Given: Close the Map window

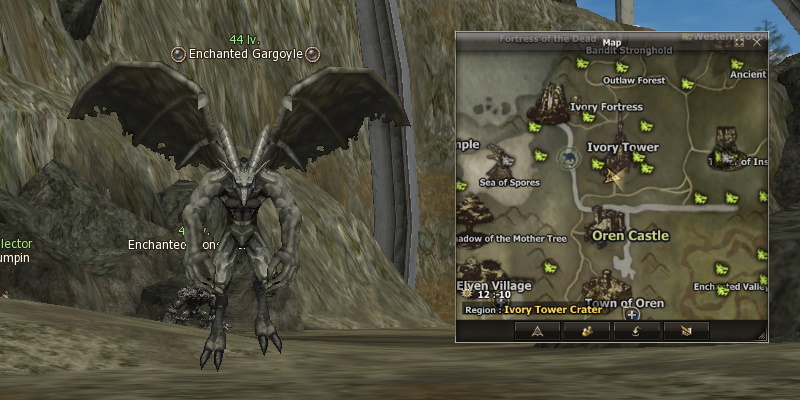Looking at the screenshot, I should [x=757, y=43].
